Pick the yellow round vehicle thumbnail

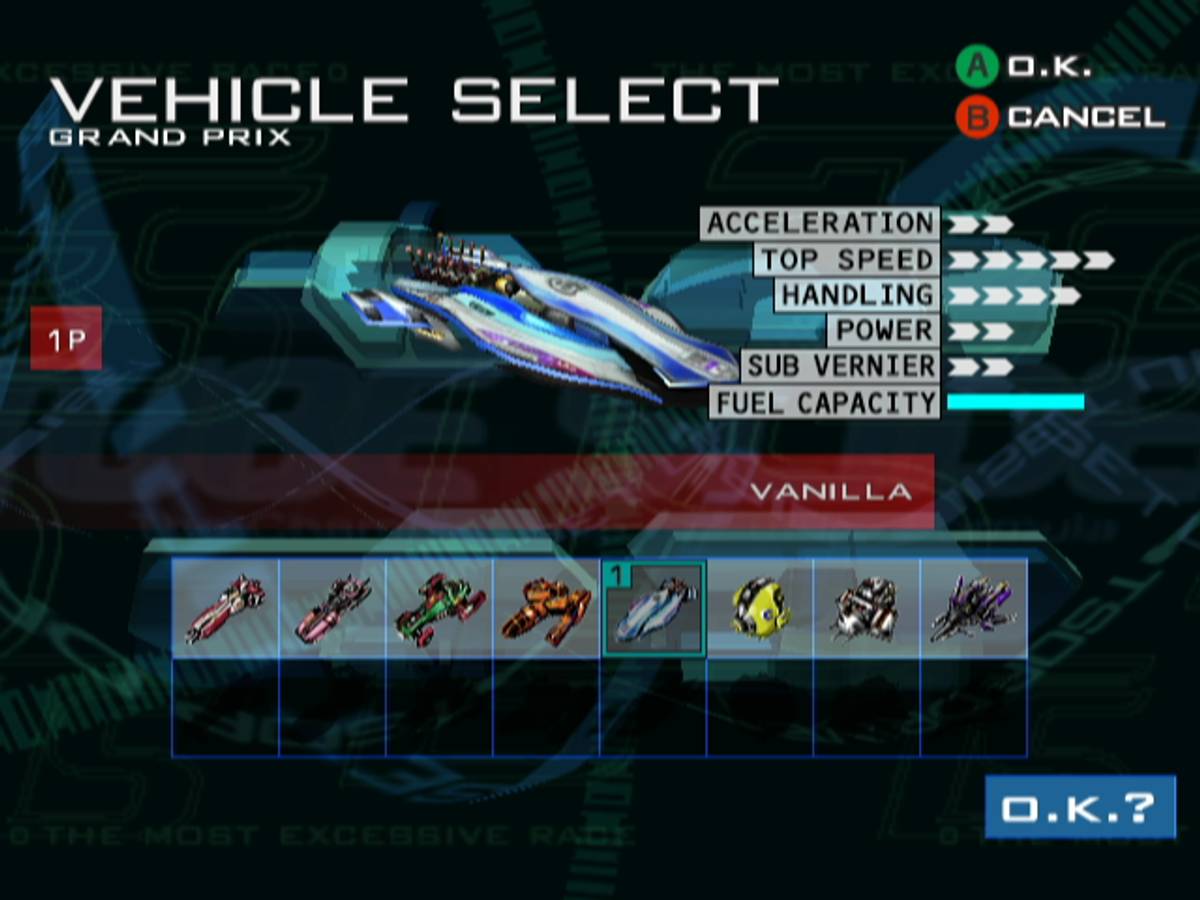point(760,608)
